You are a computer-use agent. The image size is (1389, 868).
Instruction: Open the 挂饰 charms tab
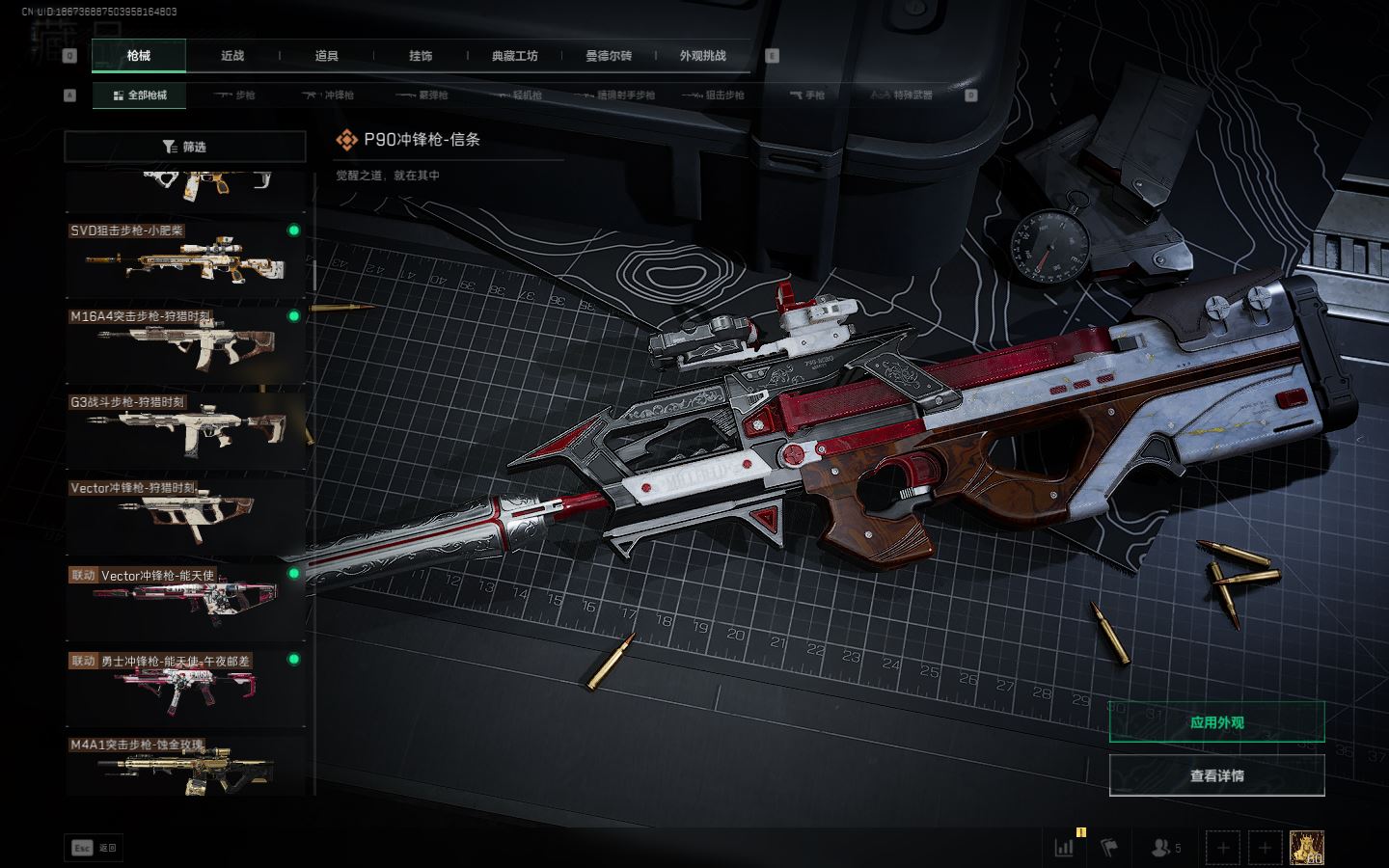tap(421, 56)
